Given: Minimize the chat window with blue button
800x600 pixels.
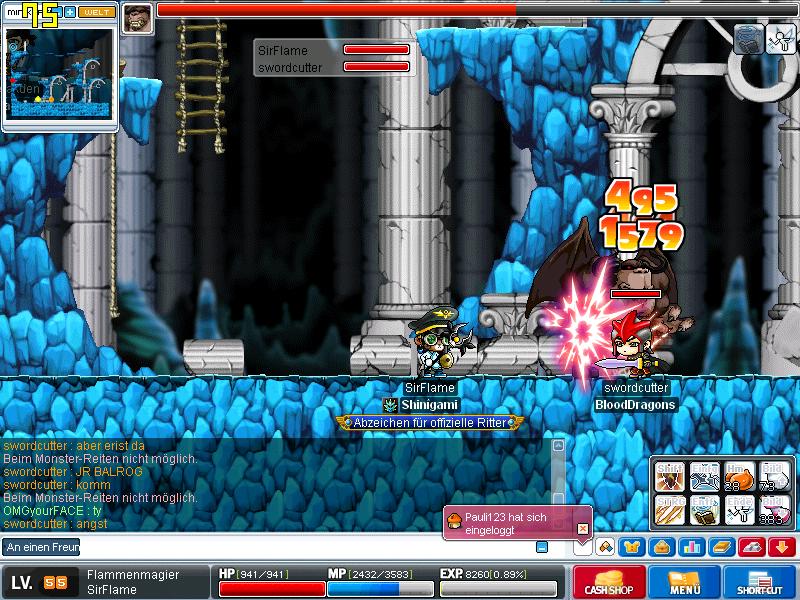Looking at the screenshot, I should pos(542,547).
